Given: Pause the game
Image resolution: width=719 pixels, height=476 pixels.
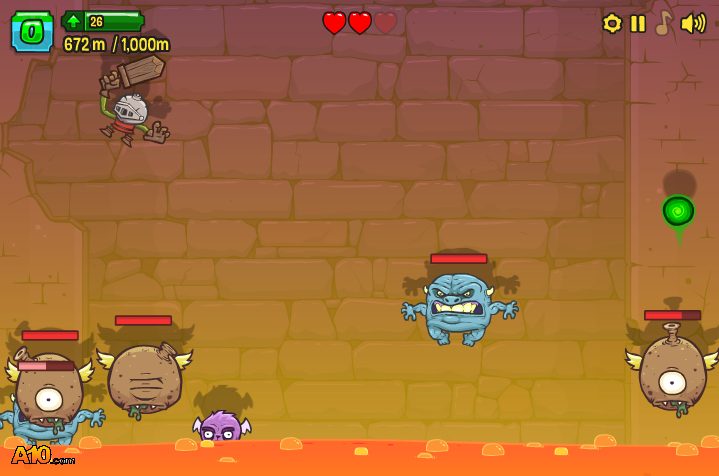Looking at the screenshot, I should click(x=638, y=23).
